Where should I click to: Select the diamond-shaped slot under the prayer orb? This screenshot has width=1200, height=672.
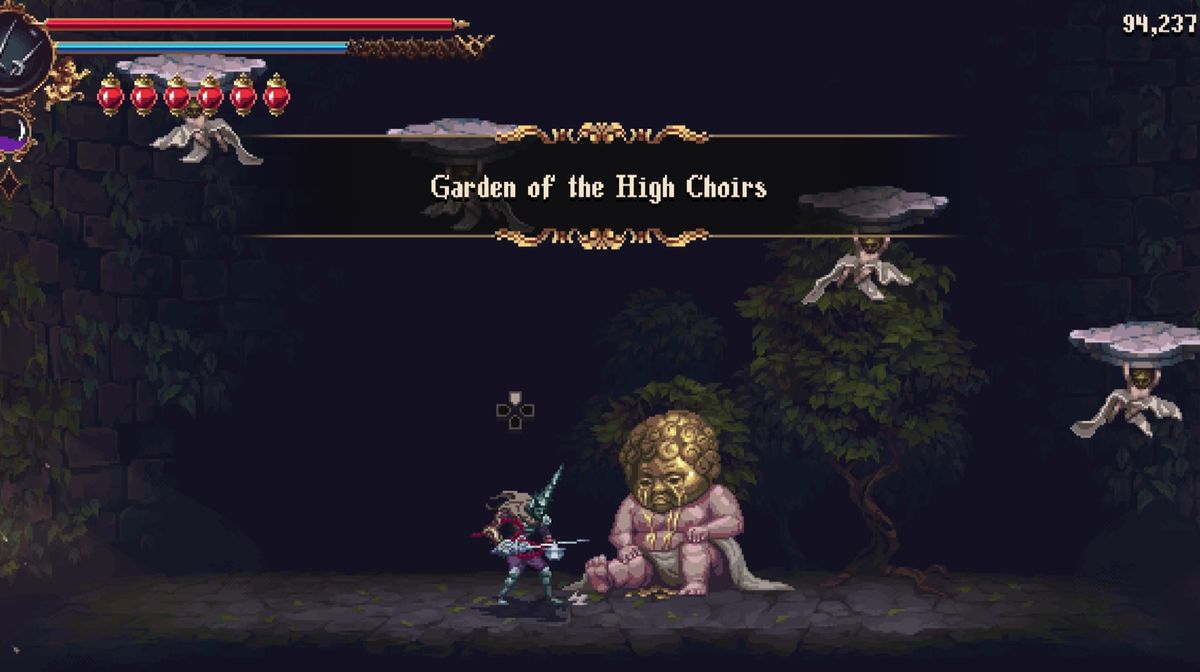[x=11, y=184]
